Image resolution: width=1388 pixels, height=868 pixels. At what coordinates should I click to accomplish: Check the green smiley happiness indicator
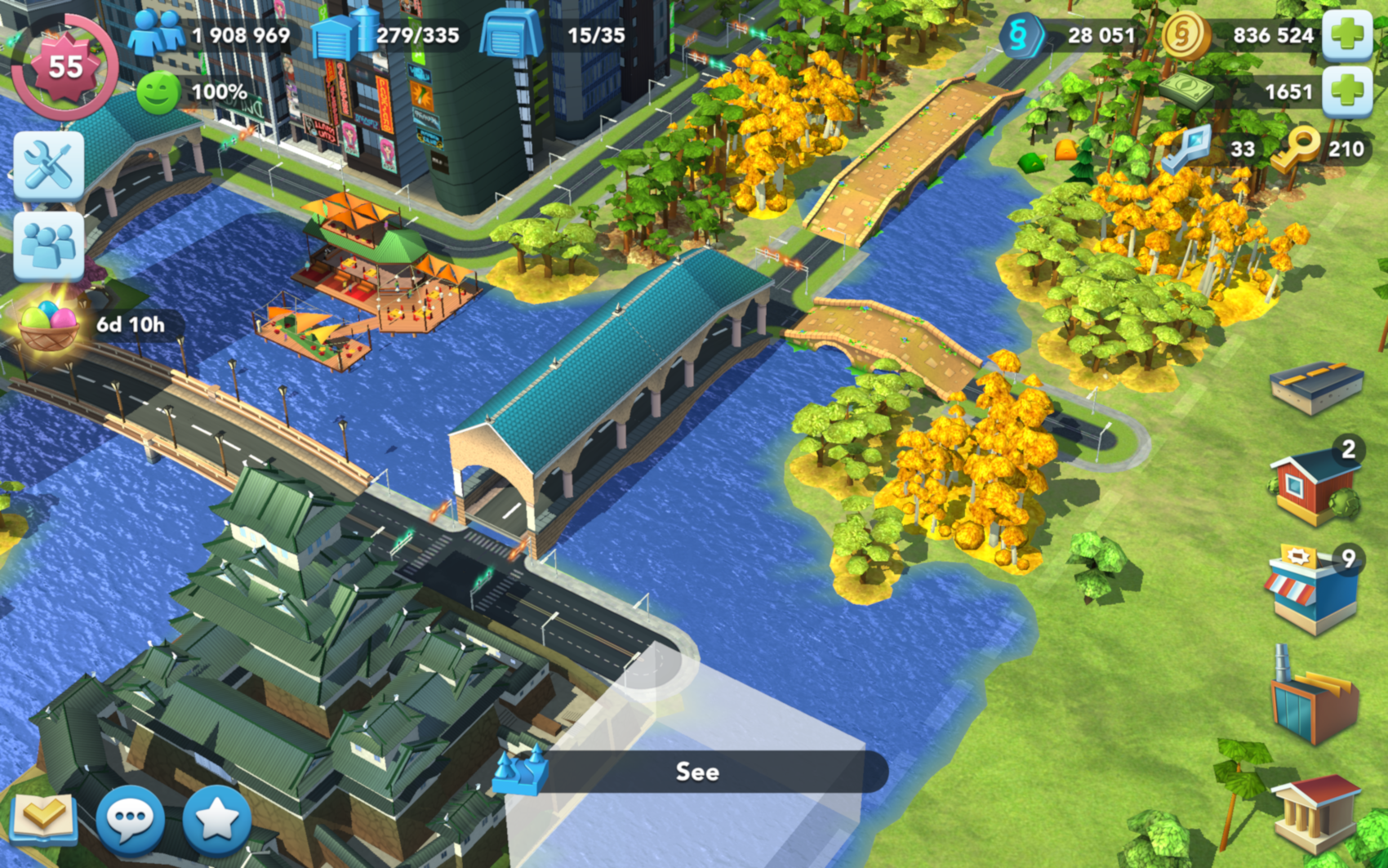click(x=158, y=92)
